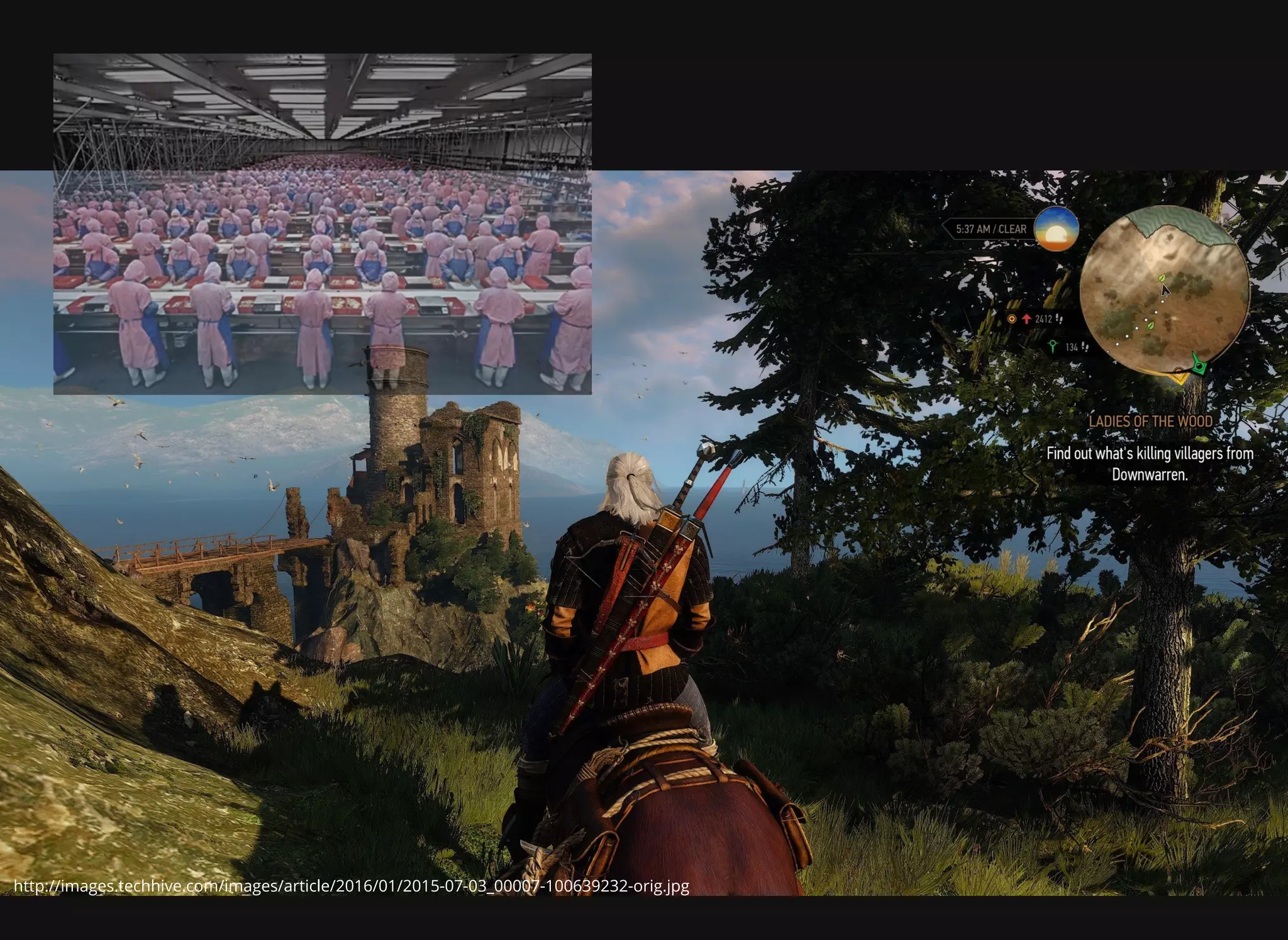This screenshot has width=1288, height=940.
Task: Open the overlaid factory workers photo
Action: click(x=322, y=224)
